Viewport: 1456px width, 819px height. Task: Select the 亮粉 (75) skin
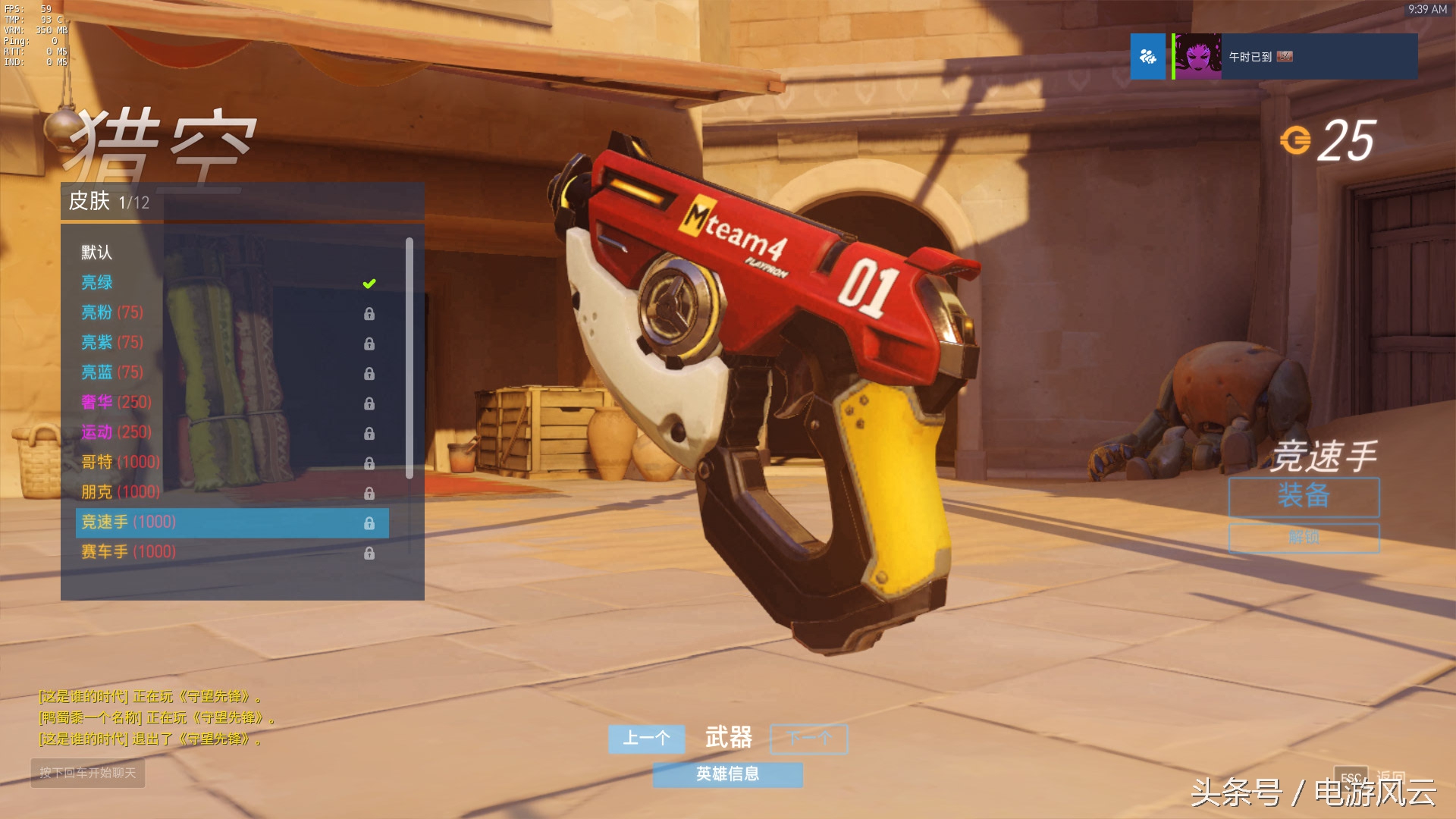tap(112, 312)
